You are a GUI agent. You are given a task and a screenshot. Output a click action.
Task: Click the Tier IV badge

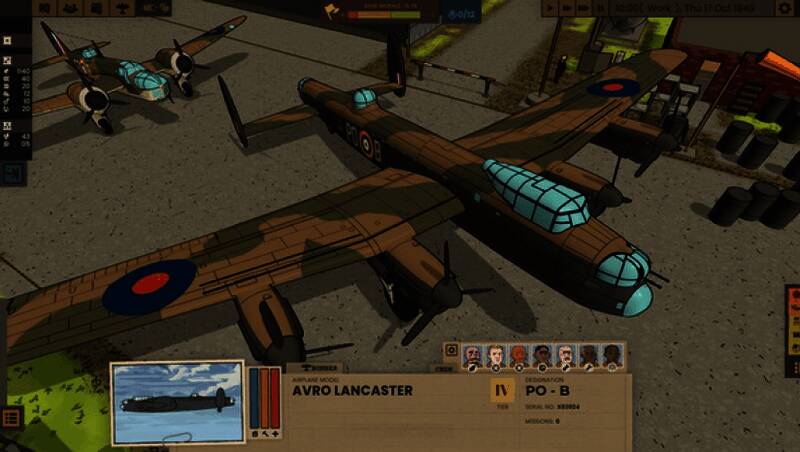pos(502,391)
